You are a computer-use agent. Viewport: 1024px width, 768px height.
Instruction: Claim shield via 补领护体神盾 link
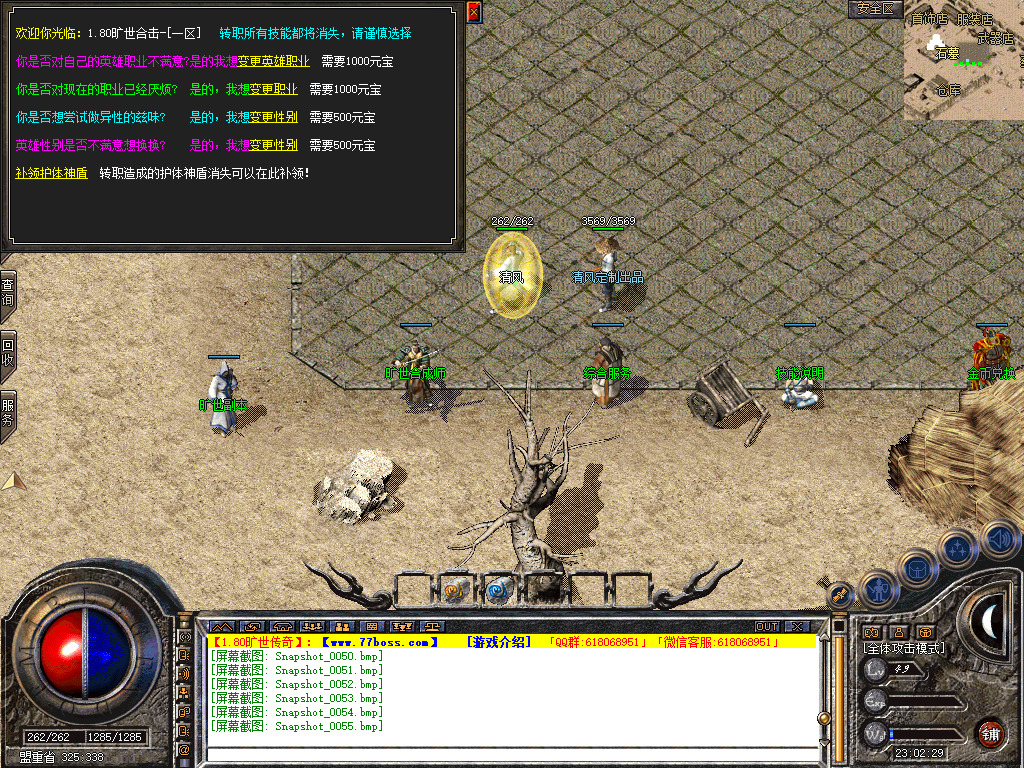[x=51, y=173]
